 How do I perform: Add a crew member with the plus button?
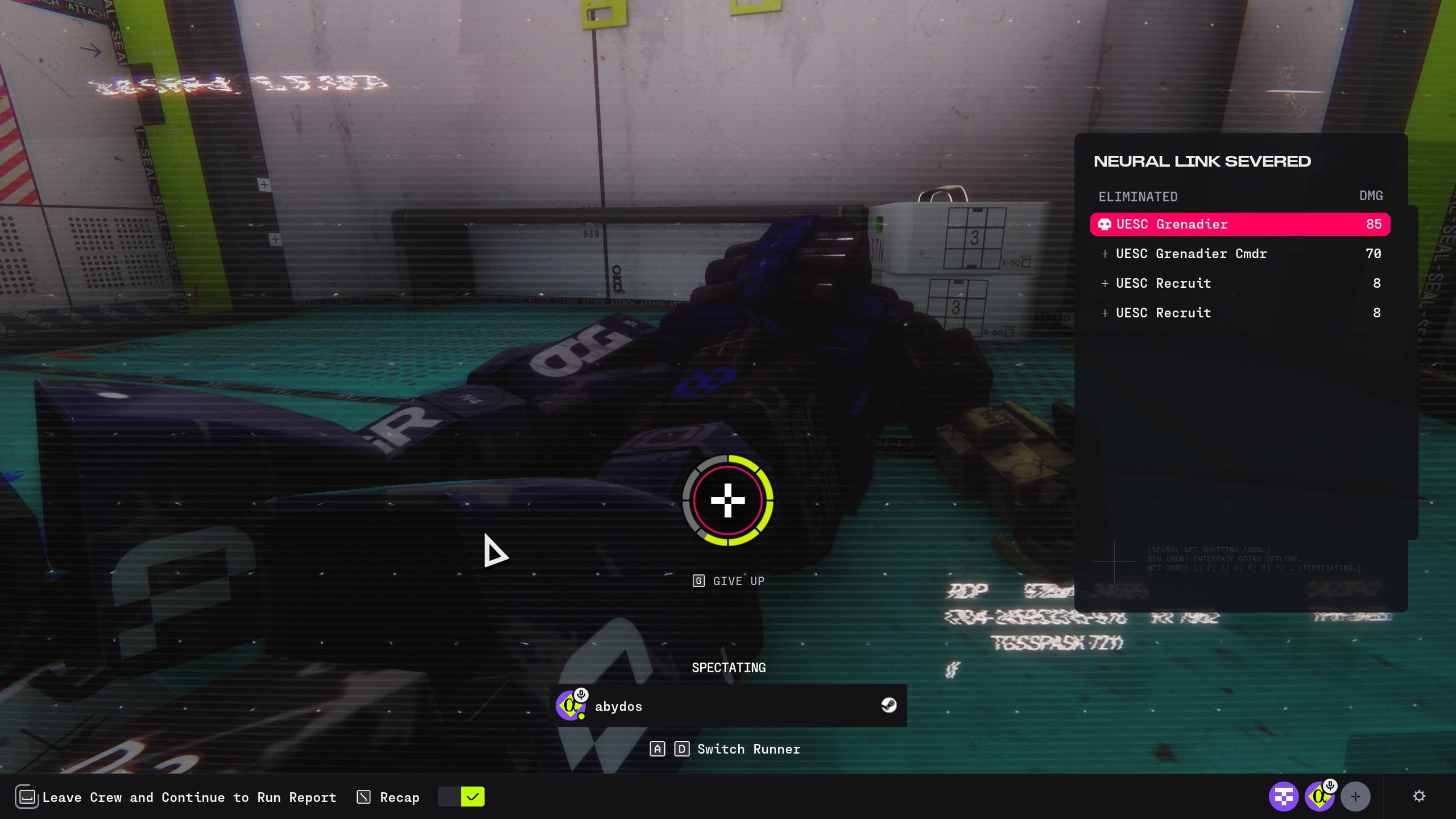[1355, 797]
